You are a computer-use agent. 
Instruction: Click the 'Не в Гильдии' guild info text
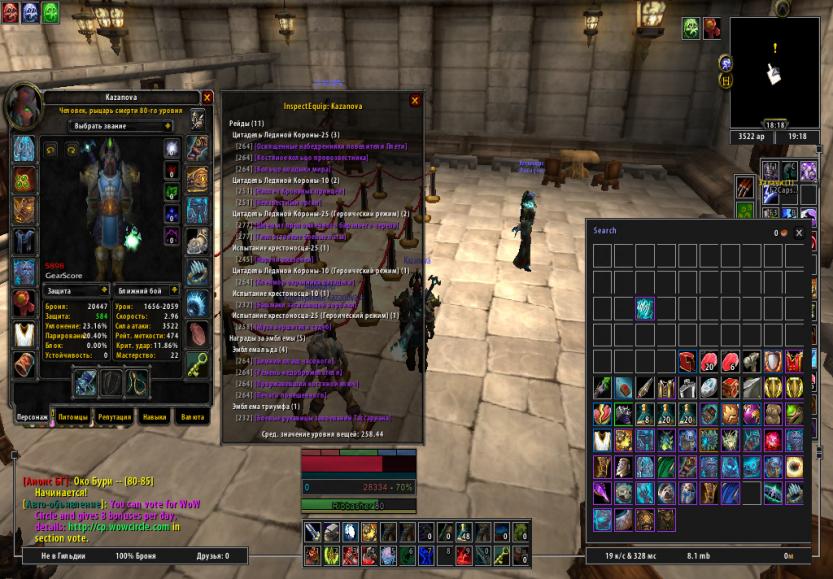[60, 555]
